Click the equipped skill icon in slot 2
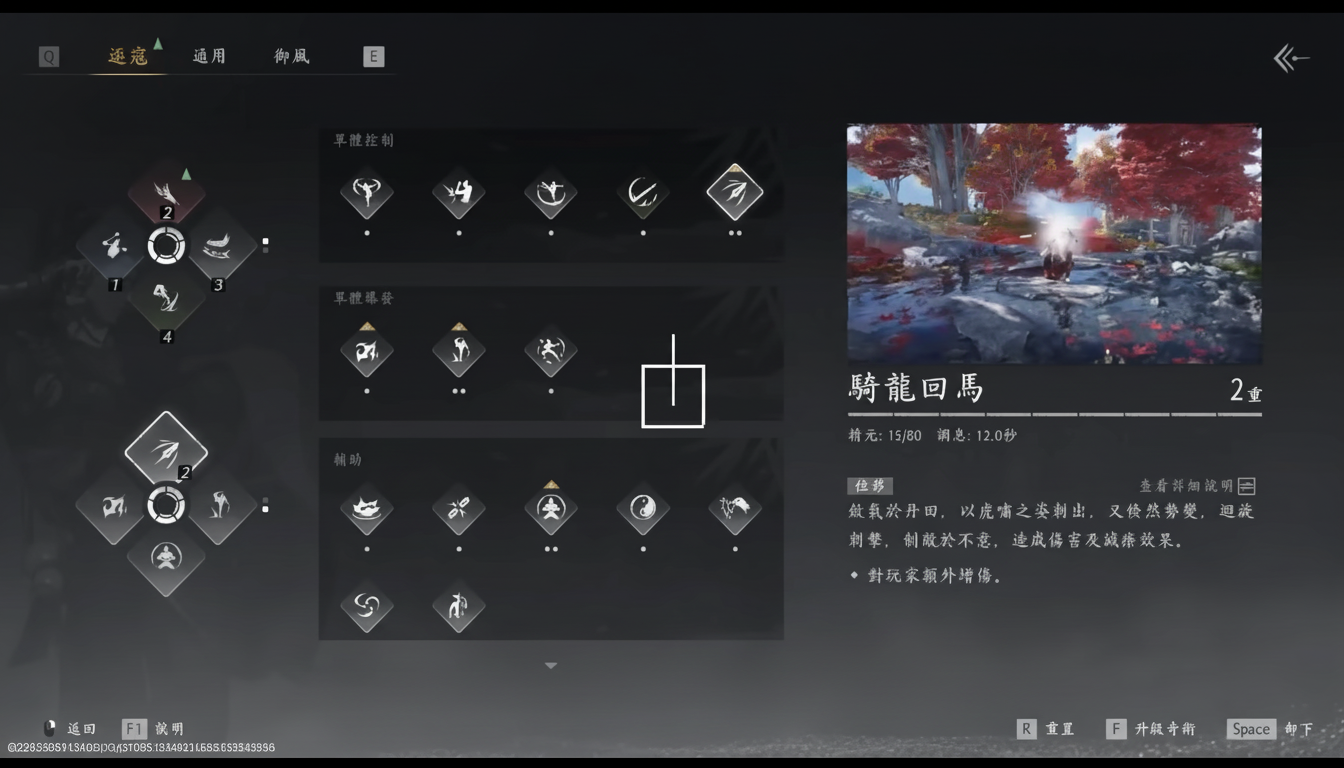The image size is (1344, 768). tap(166, 191)
